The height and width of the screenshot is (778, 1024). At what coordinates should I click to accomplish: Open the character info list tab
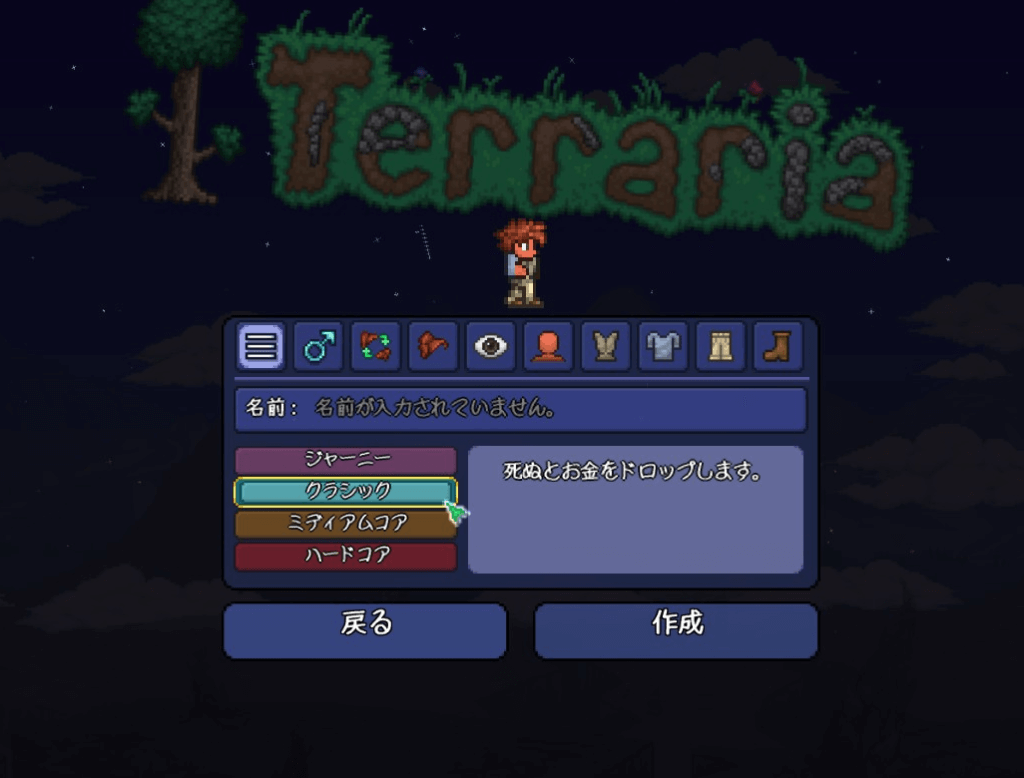(x=260, y=347)
